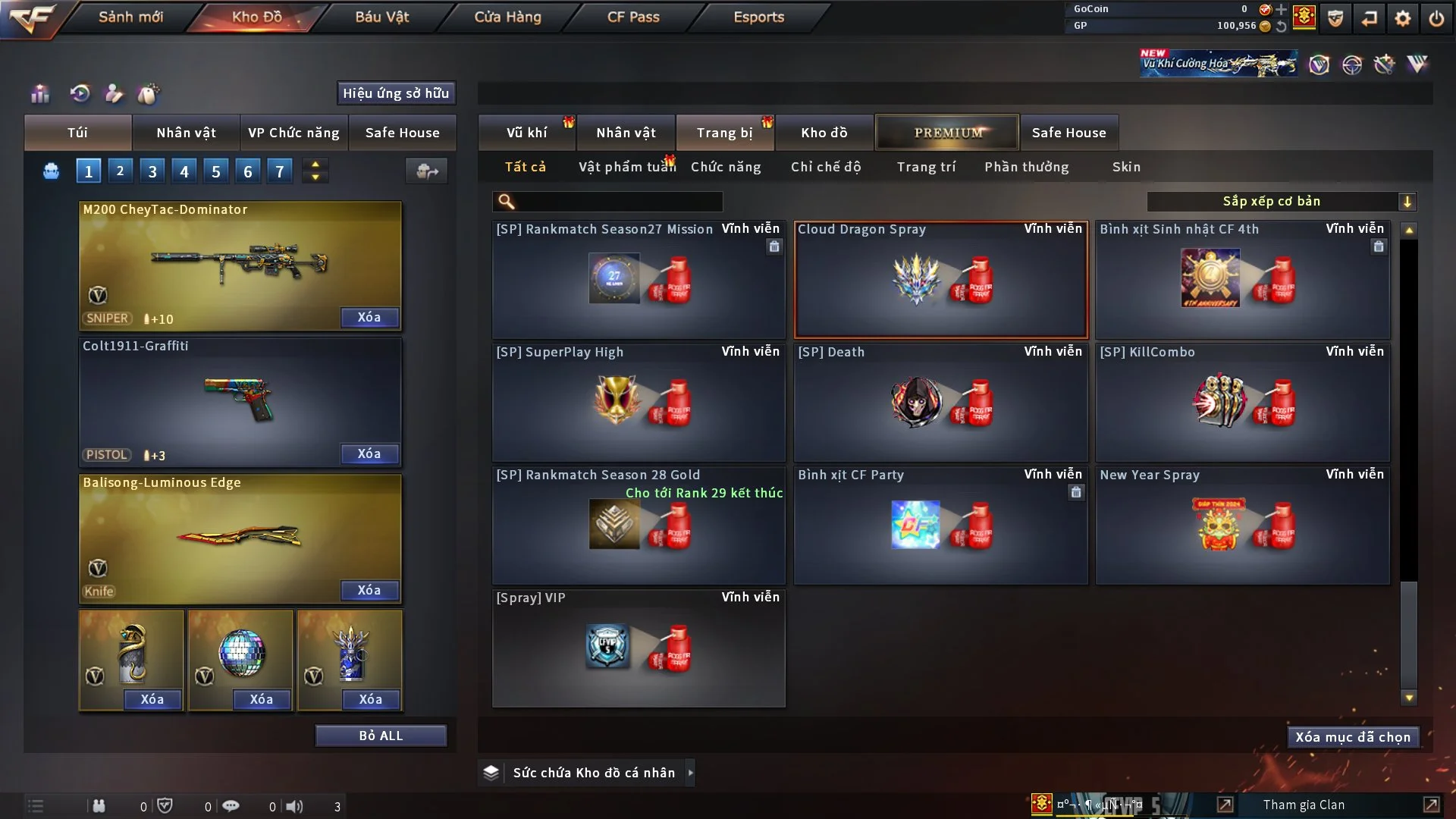1456x819 pixels.
Task: Click the Bỏ ALL button
Action: click(x=381, y=736)
